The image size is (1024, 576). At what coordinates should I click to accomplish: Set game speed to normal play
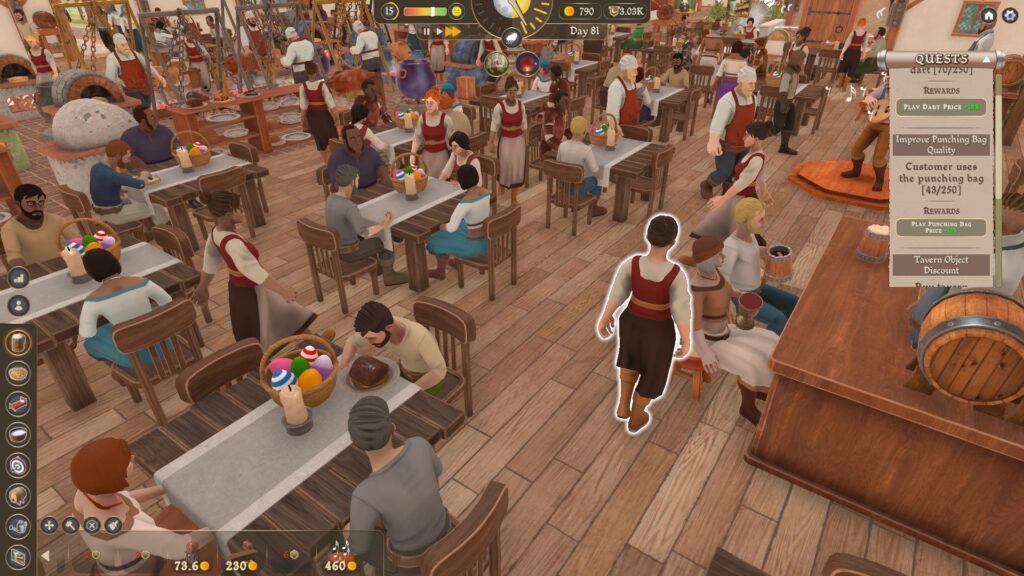[x=437, y=32]
